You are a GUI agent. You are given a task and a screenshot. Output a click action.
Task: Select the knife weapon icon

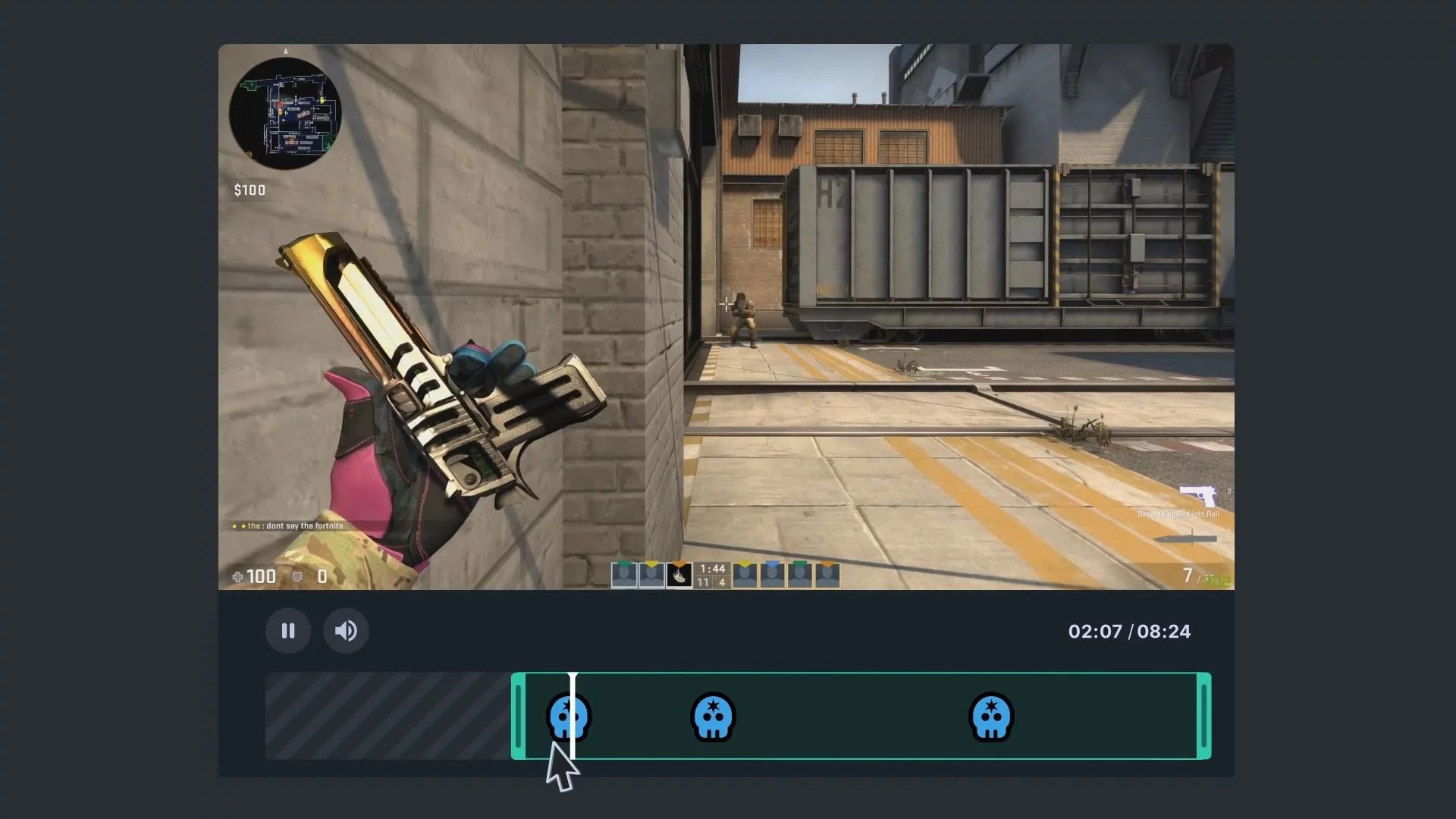click(1185, 539)
